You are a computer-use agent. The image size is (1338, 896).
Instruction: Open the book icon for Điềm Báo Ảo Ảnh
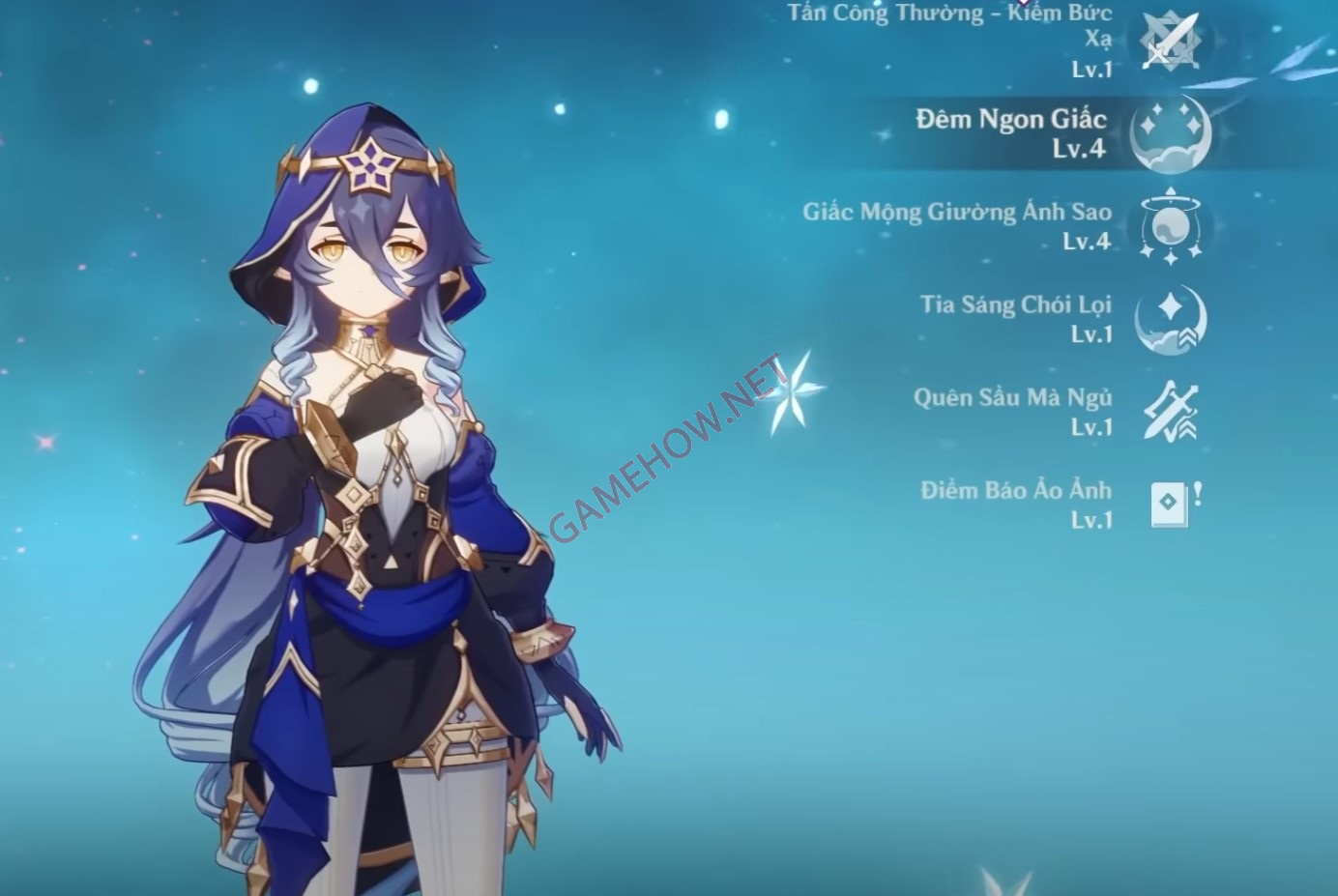(x=1170, y=502)
